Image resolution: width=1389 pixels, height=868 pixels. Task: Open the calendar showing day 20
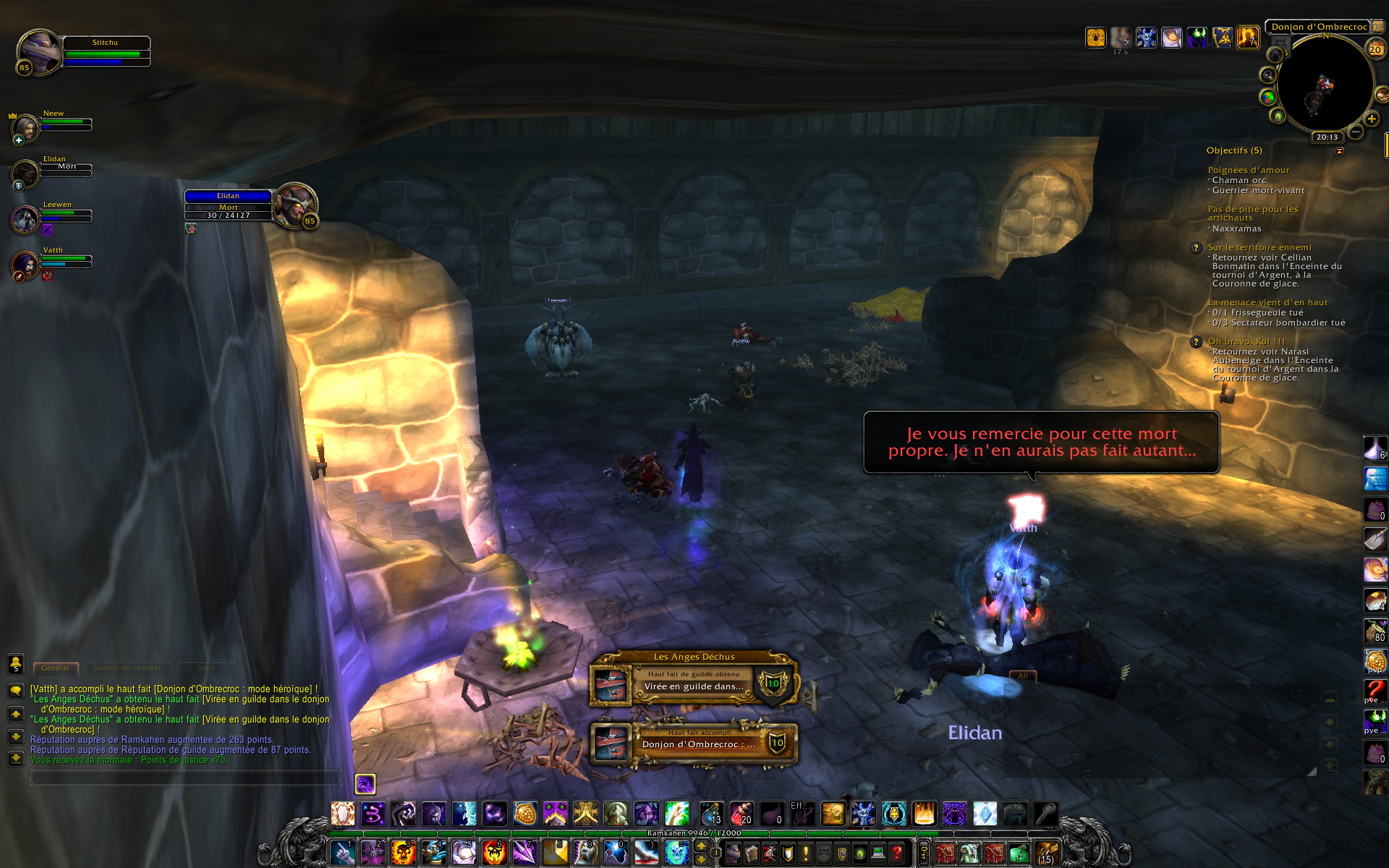1375,49
